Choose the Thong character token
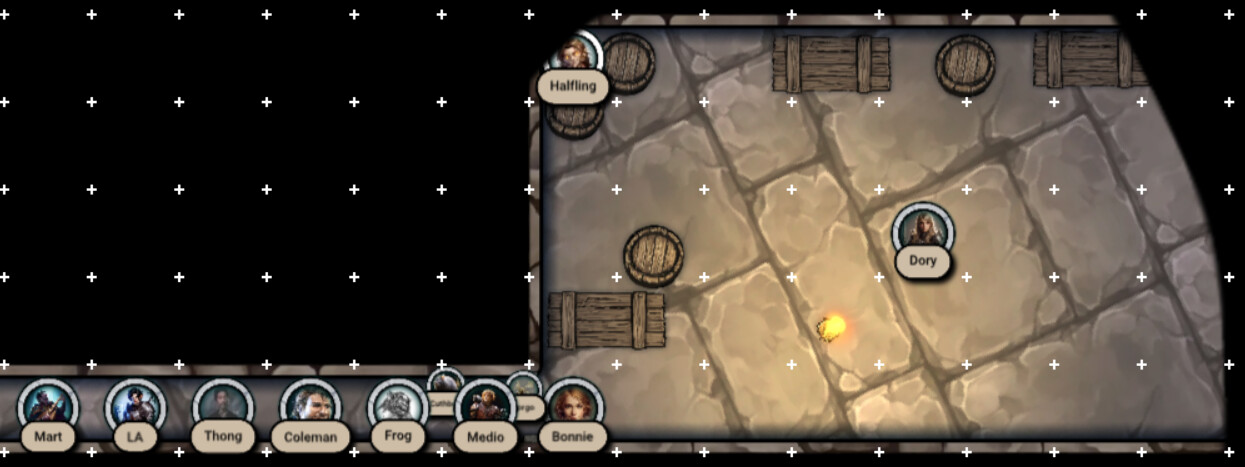Screen dimensions: 1245x467 point(222,406)
